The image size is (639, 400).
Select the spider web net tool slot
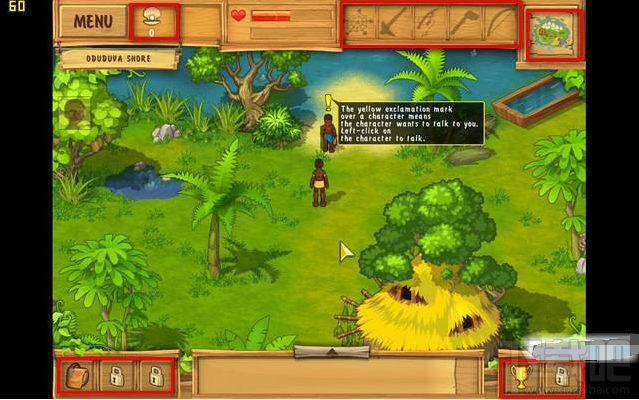point(360,23)
